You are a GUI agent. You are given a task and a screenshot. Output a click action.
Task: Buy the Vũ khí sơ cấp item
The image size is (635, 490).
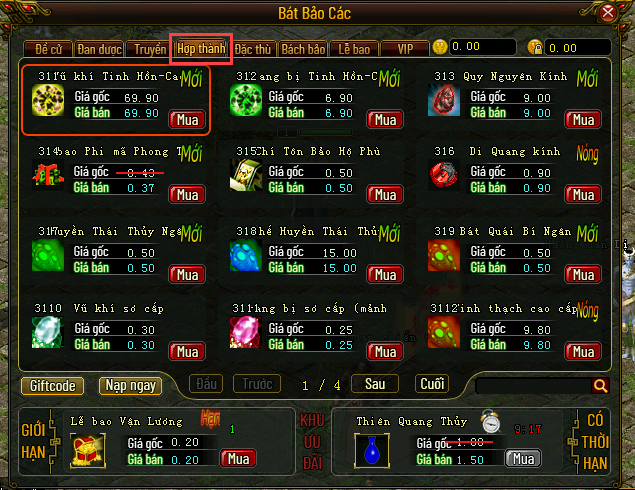pos(186,351)
